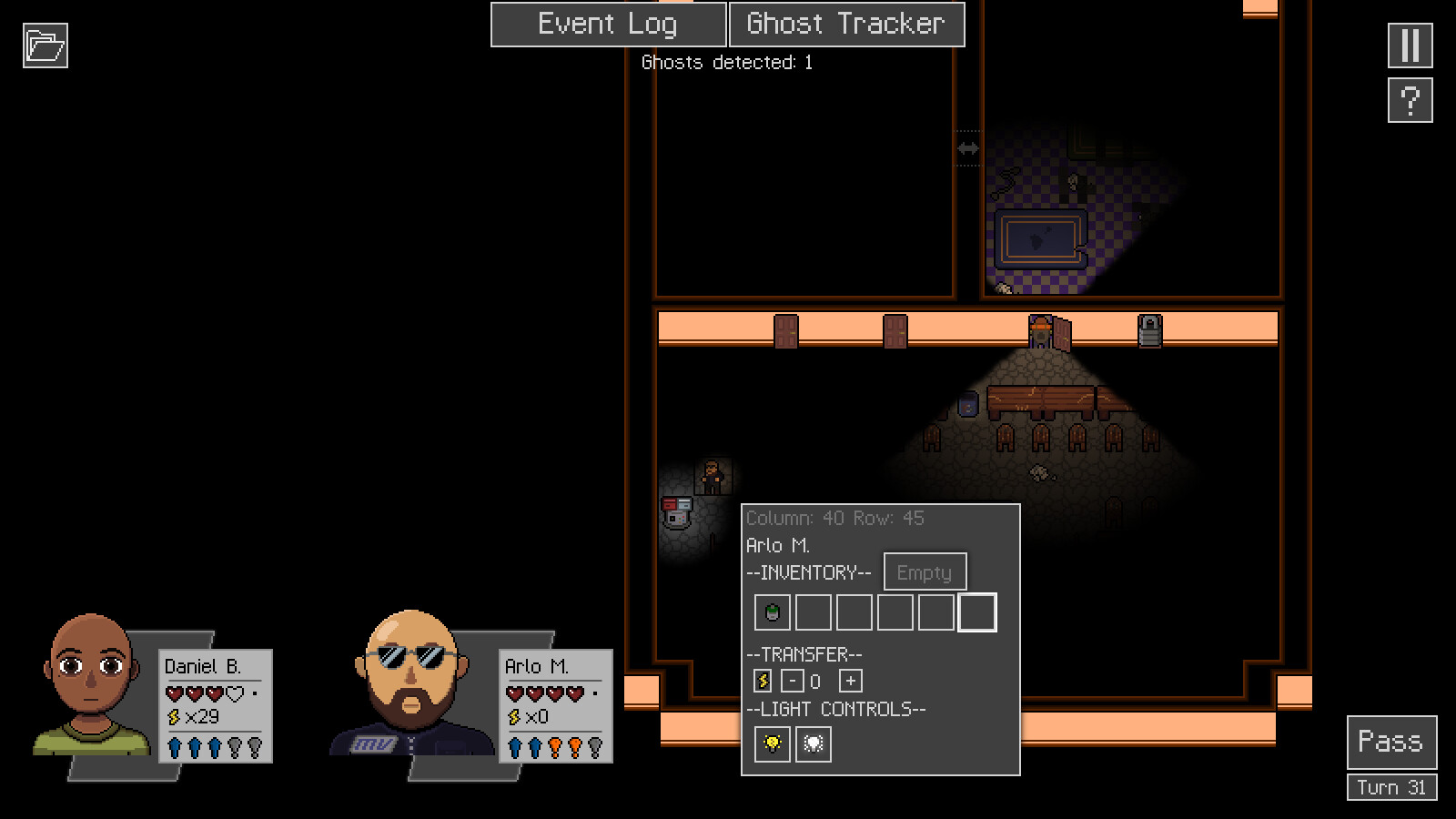Toggle the white bulb light control
This screenshot has height=819, width=1456.
coord(813,743)
